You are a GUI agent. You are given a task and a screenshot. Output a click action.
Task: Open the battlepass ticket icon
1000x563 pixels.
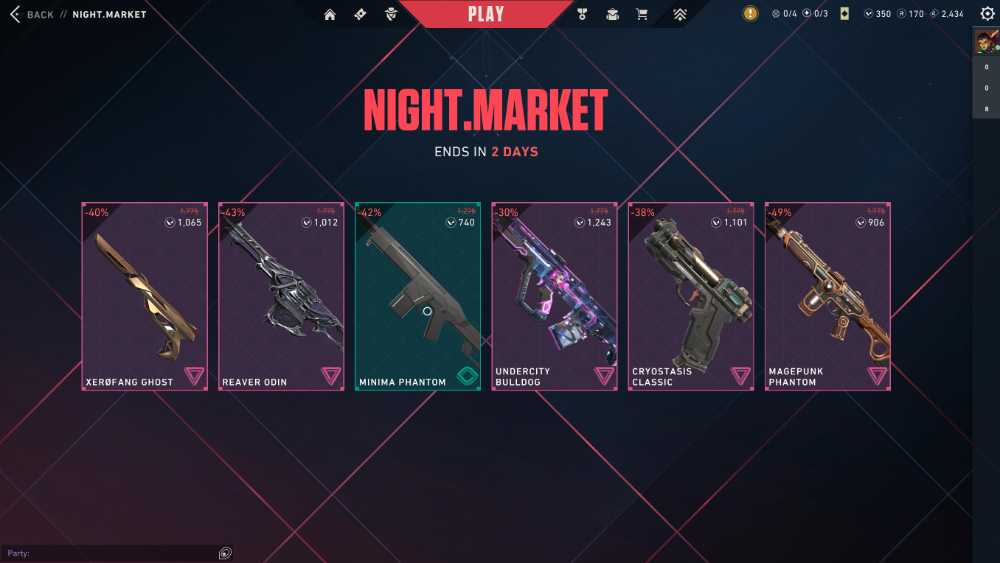click(360, 14)
